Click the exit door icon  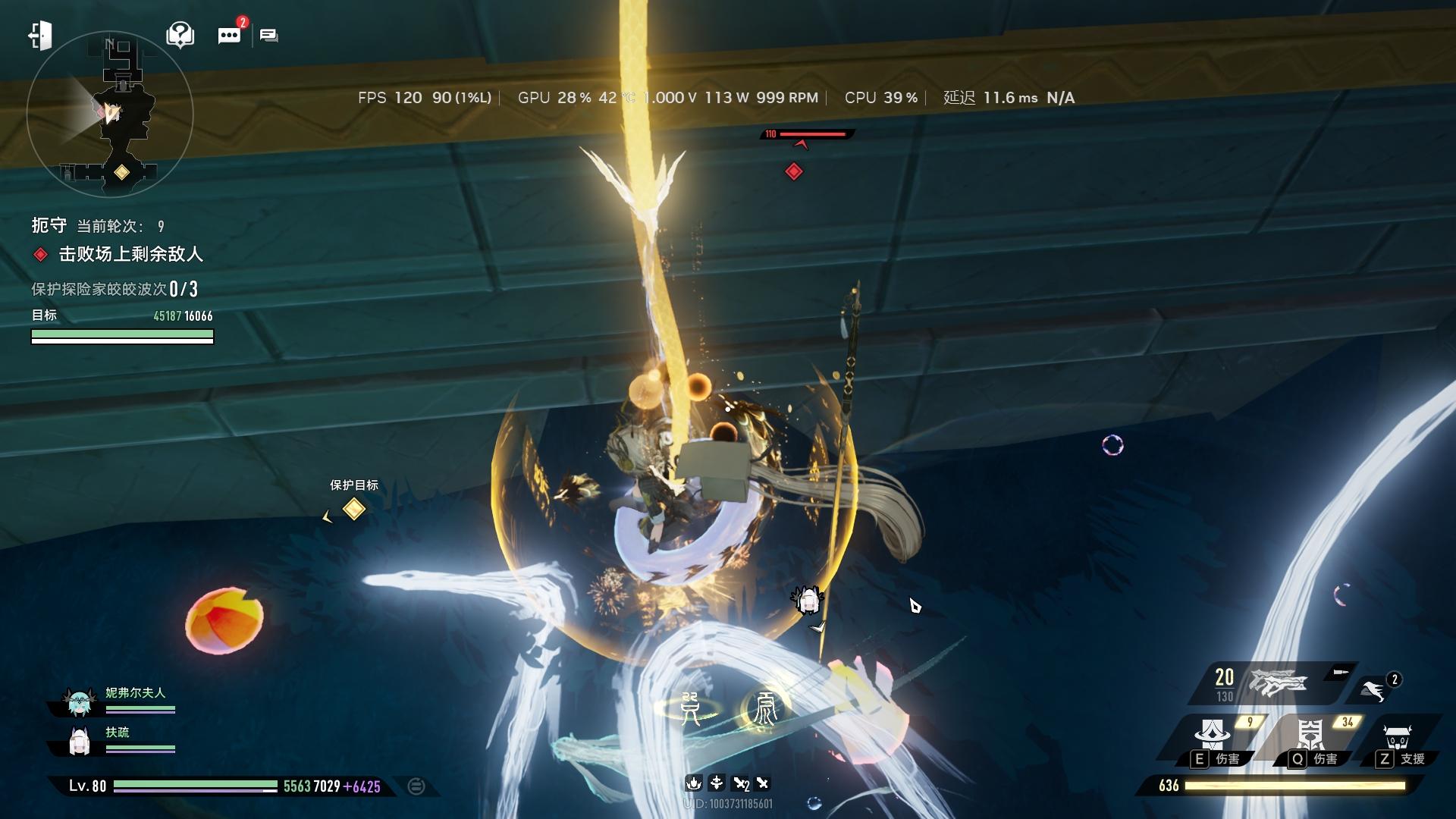(39, 36)
